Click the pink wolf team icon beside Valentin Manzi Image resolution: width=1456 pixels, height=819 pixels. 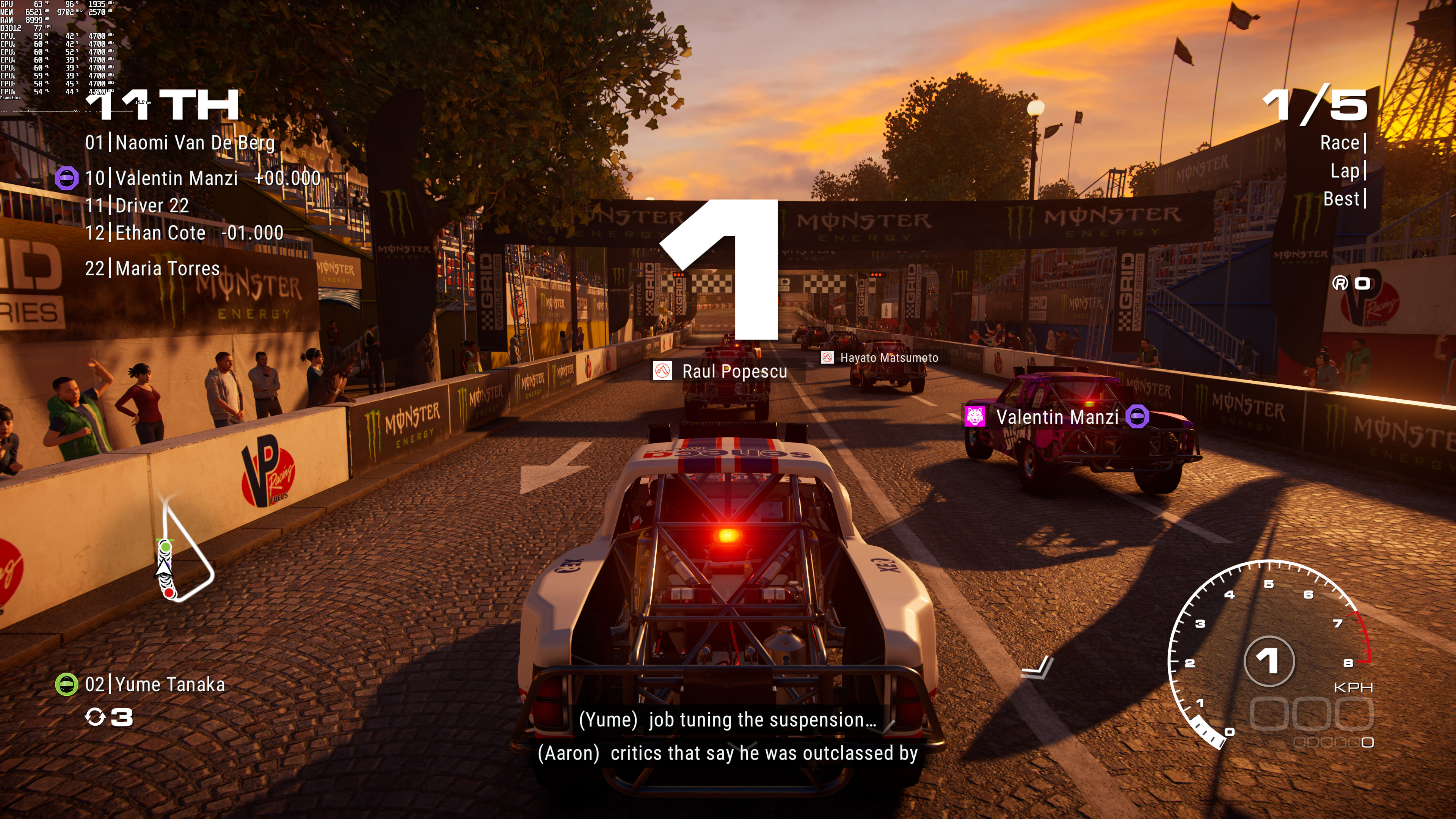[974, 417]
